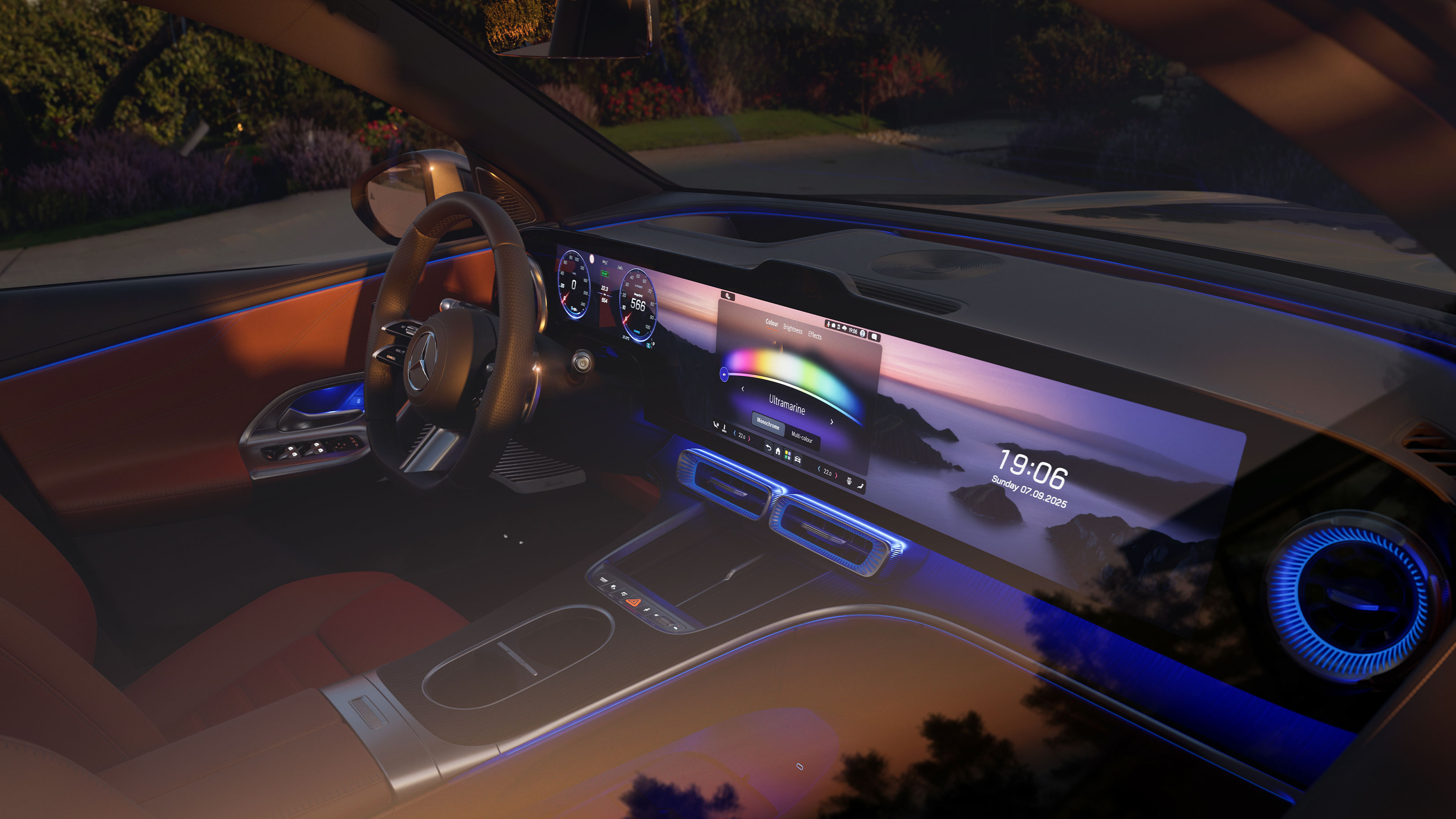
Task: Choose the Multi-colour lighting mode
Action: [802, 437]
